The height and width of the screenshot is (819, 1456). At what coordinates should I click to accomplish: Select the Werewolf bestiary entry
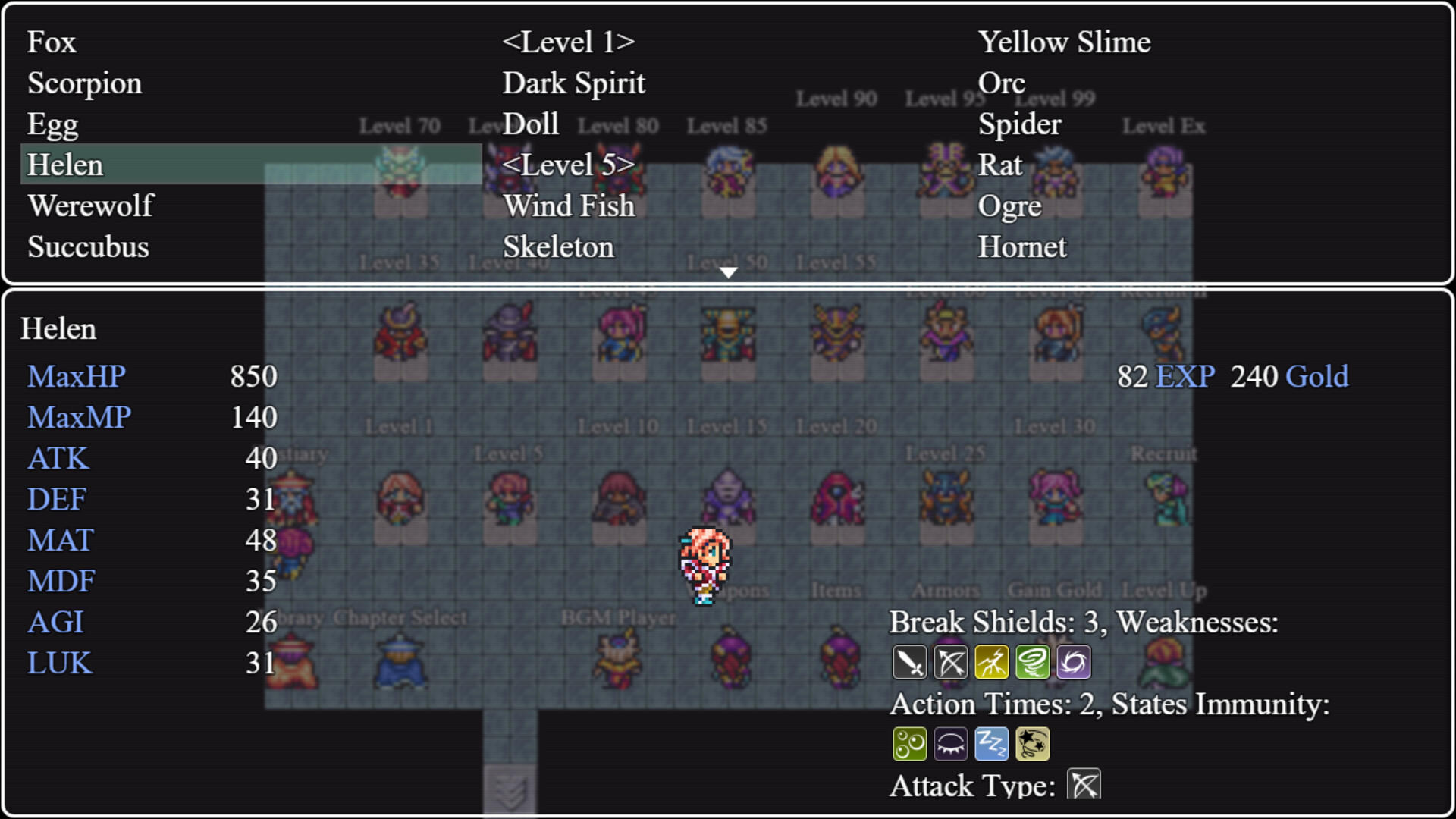(x=91, y=206)
